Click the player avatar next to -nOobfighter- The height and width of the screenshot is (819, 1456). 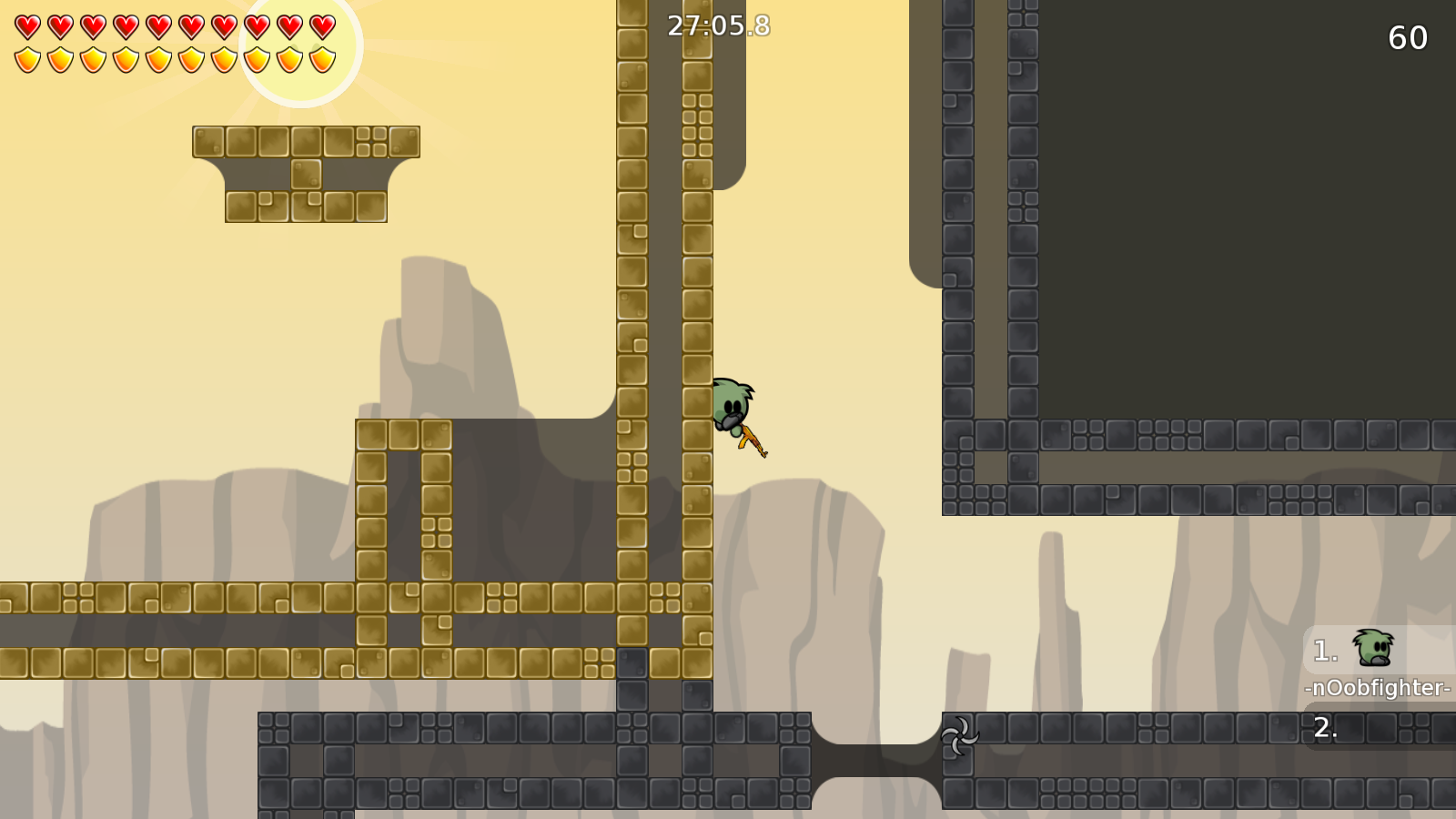coord(1371,649)
